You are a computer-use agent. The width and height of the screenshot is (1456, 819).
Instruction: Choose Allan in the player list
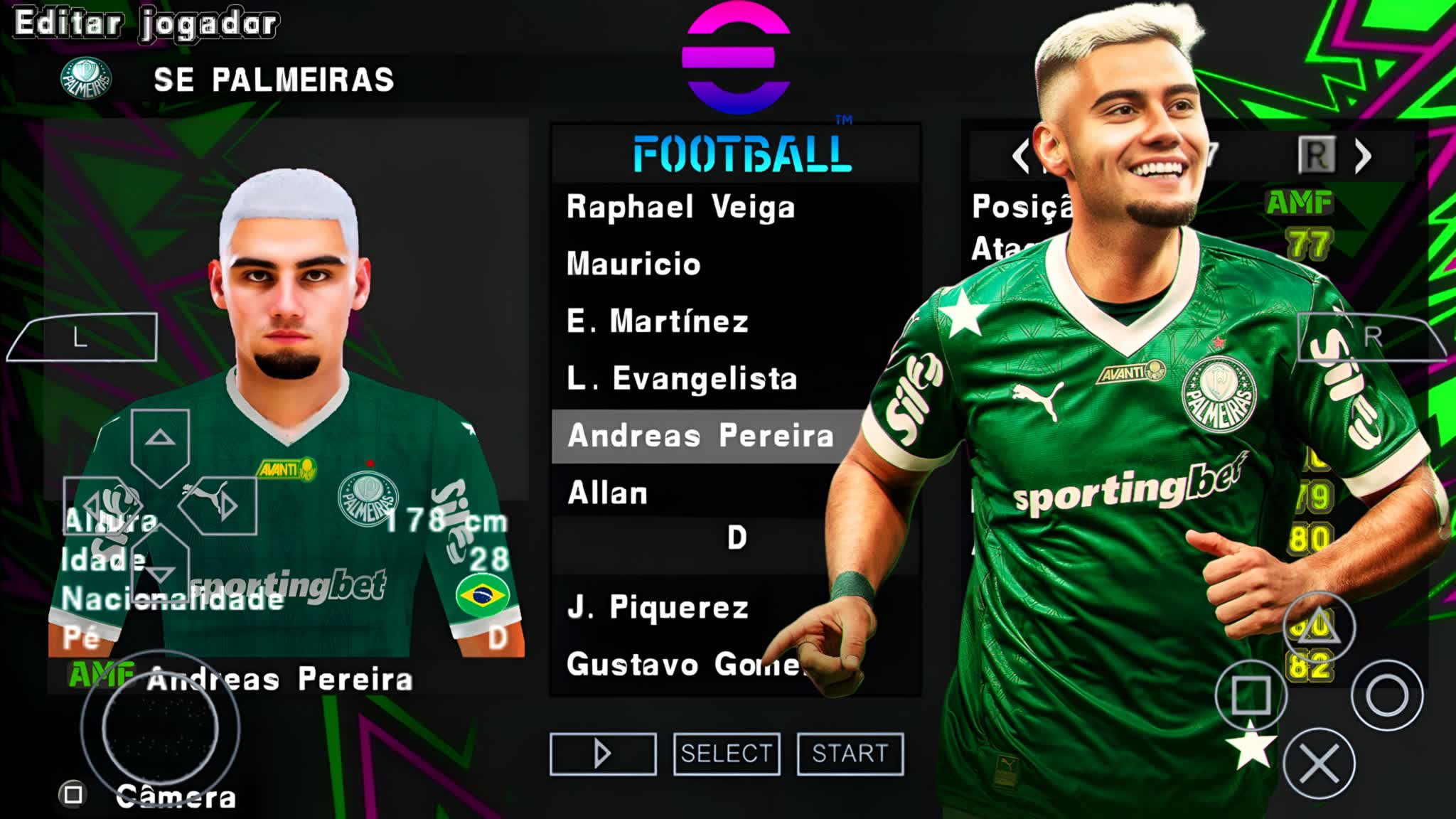tap(608, 493)
